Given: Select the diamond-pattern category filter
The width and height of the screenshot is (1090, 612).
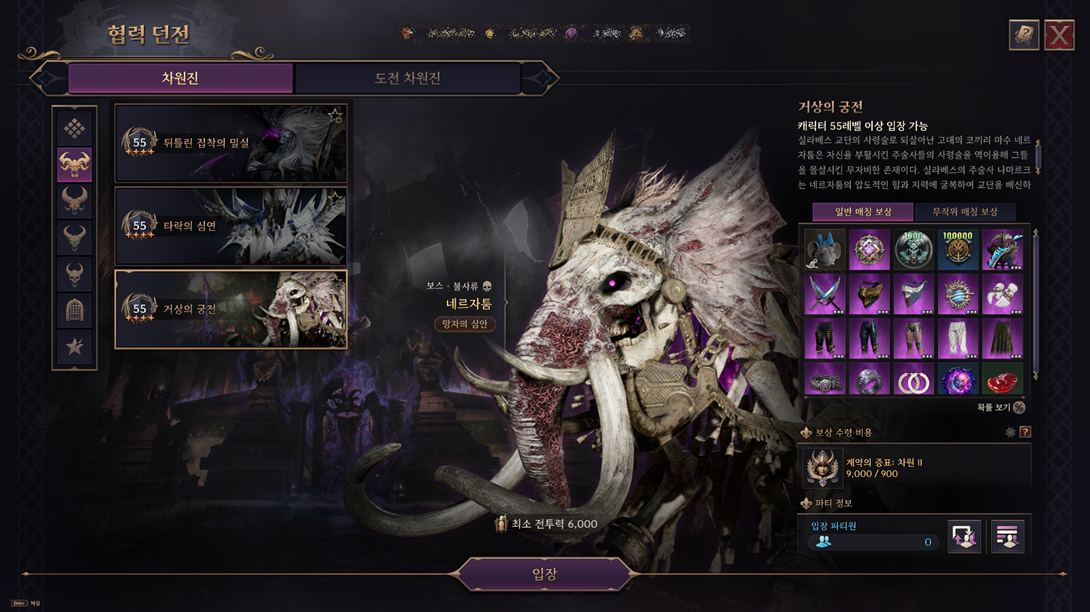Looking at the screenshot, I should point(75,128).
